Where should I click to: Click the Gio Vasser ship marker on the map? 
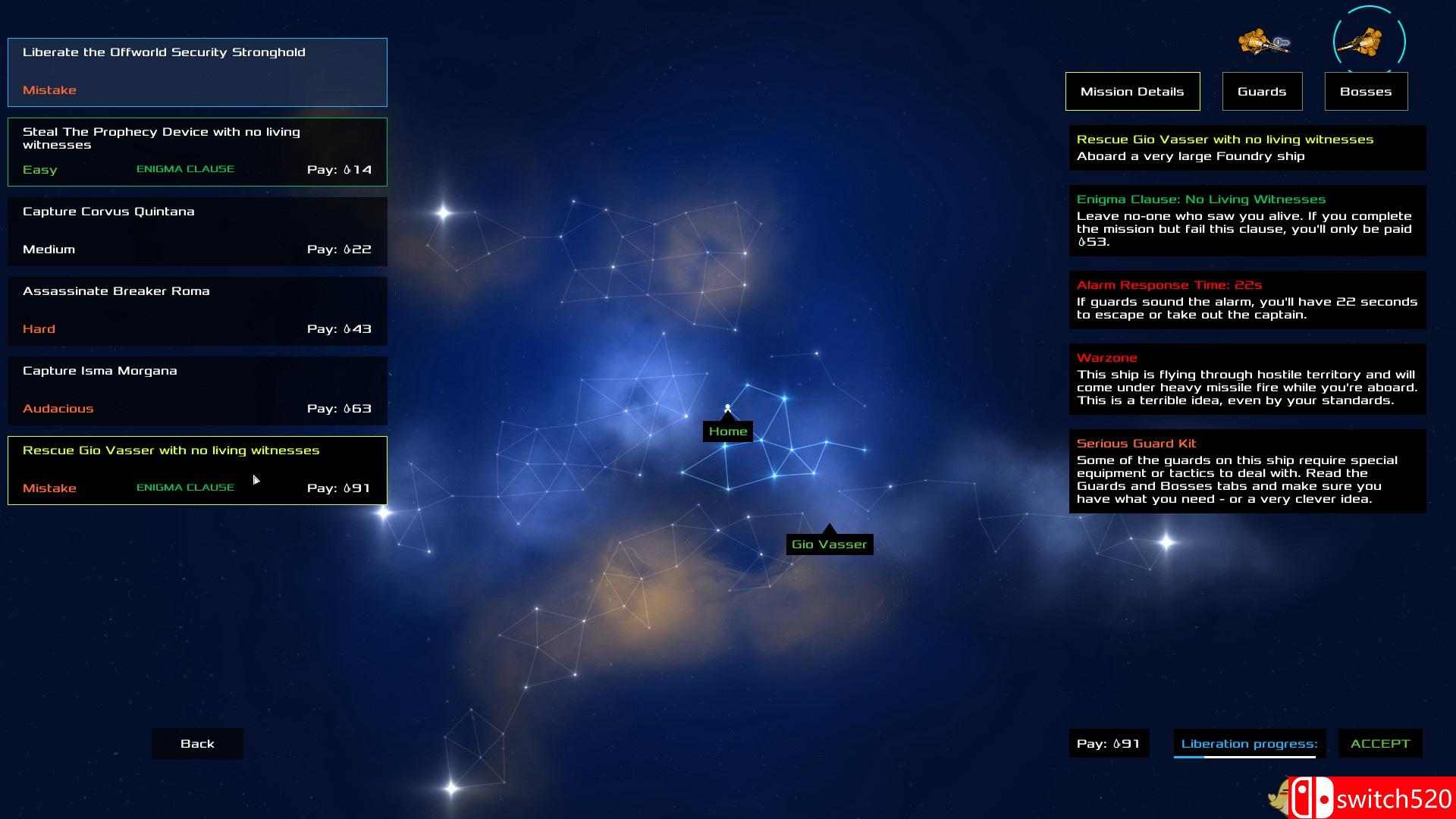(829, 543)
